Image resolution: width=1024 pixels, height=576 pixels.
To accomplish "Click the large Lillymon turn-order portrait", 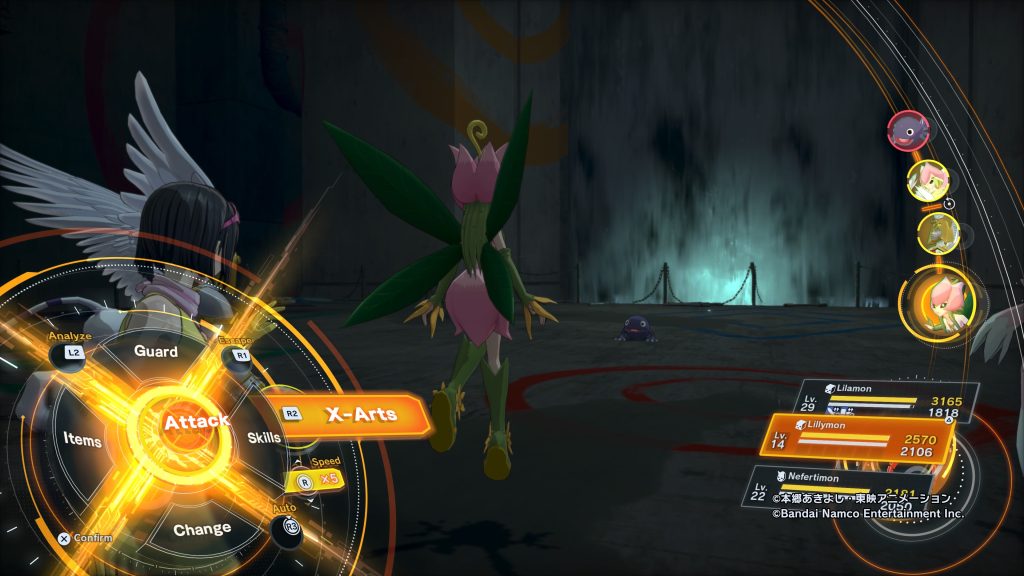I will point(939,301).
